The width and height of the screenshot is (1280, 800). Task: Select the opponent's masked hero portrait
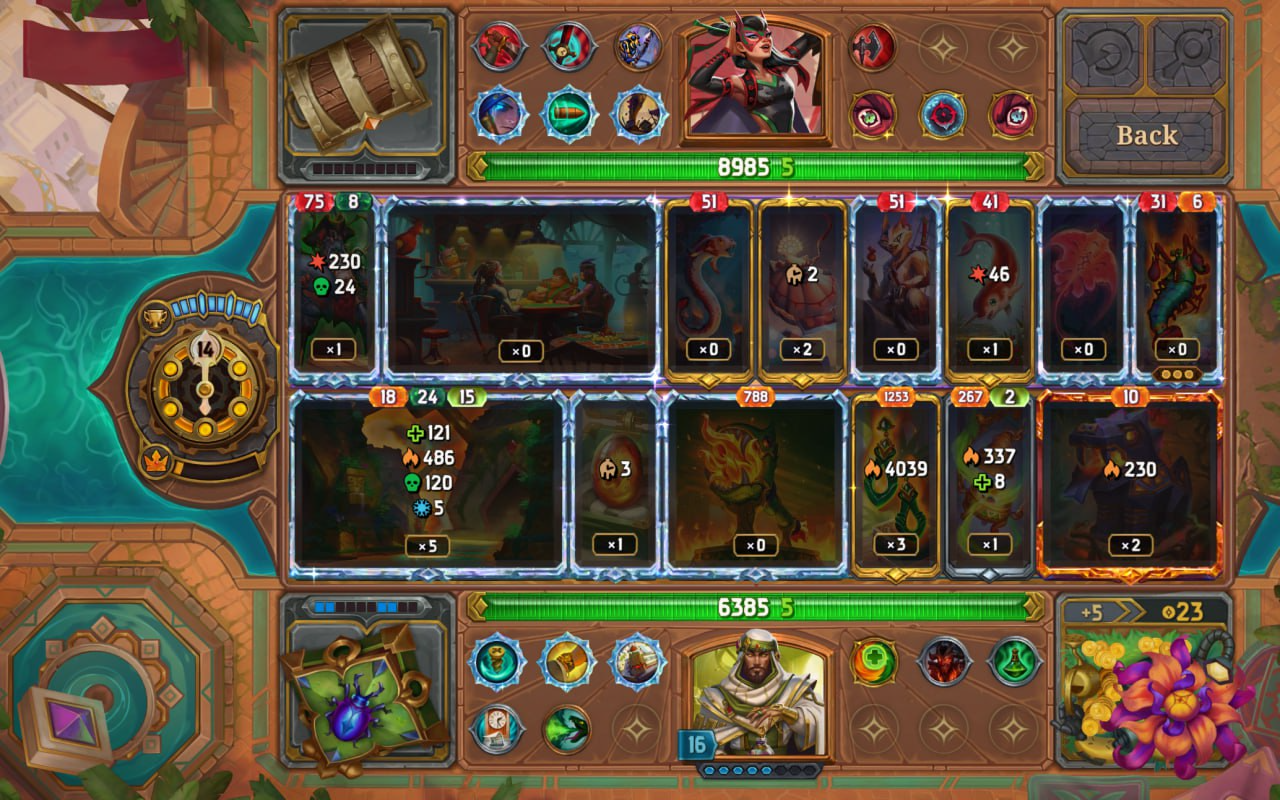click(x=755, y=82)
